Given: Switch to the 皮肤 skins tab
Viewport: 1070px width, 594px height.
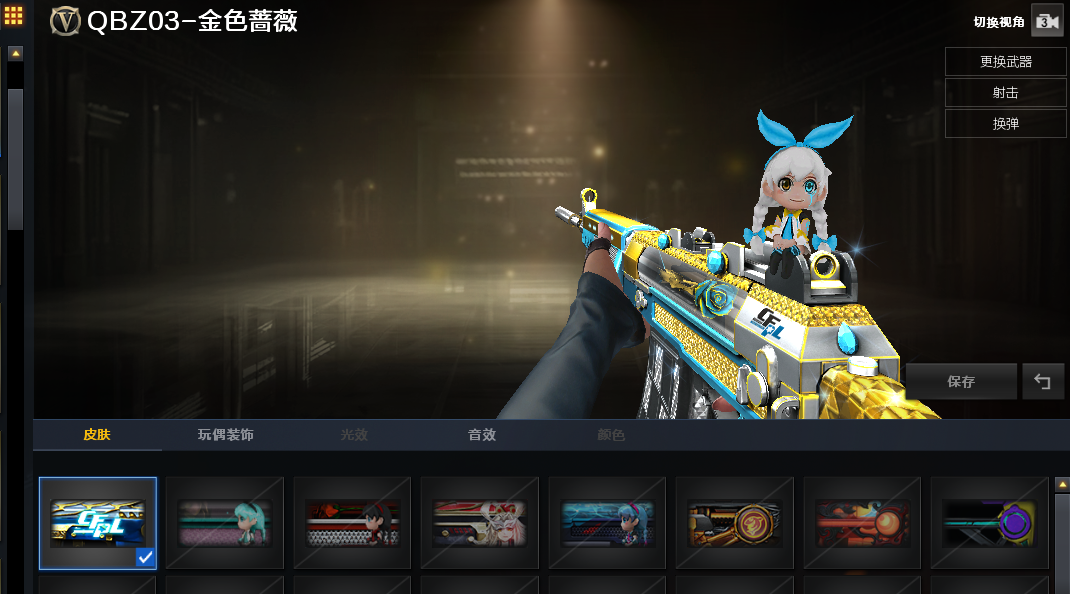Looking at the screenshot, I should [97, 435].
